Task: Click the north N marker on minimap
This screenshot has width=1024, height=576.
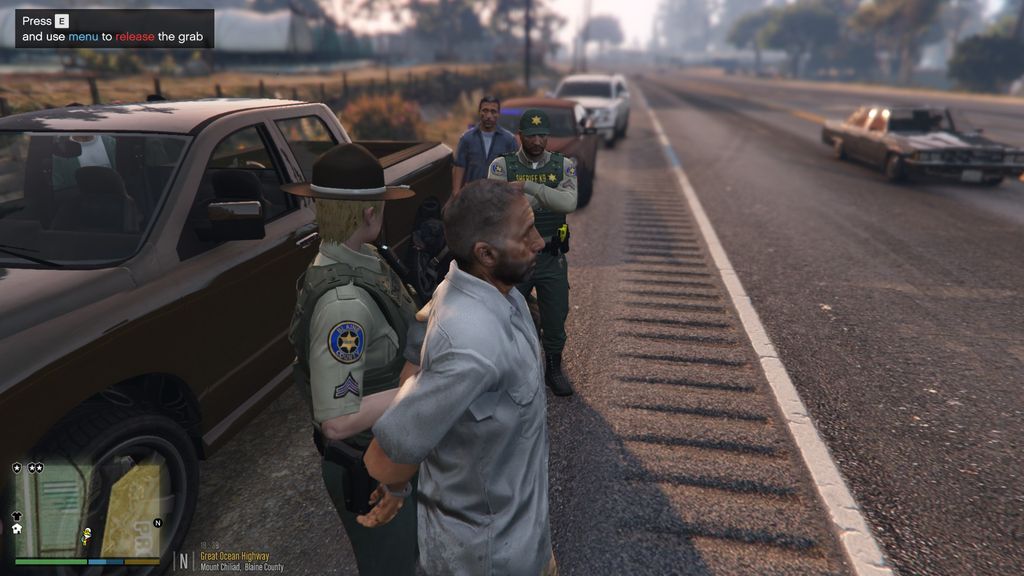Action: pos(157,522)
